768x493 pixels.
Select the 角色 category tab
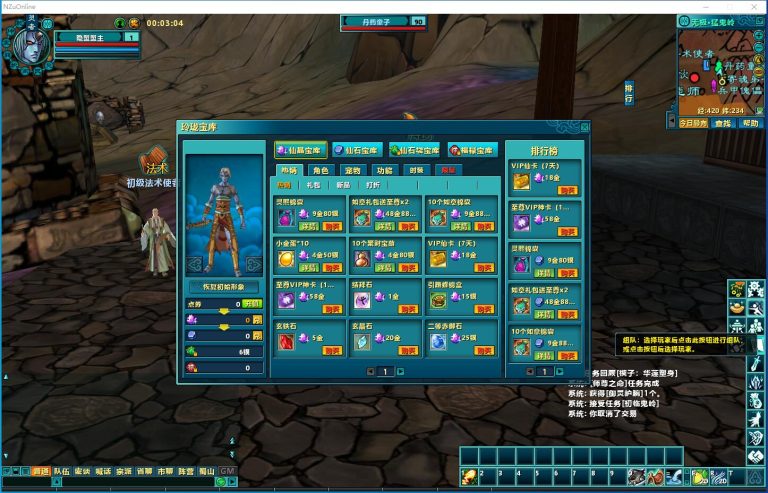coord(320,170)
